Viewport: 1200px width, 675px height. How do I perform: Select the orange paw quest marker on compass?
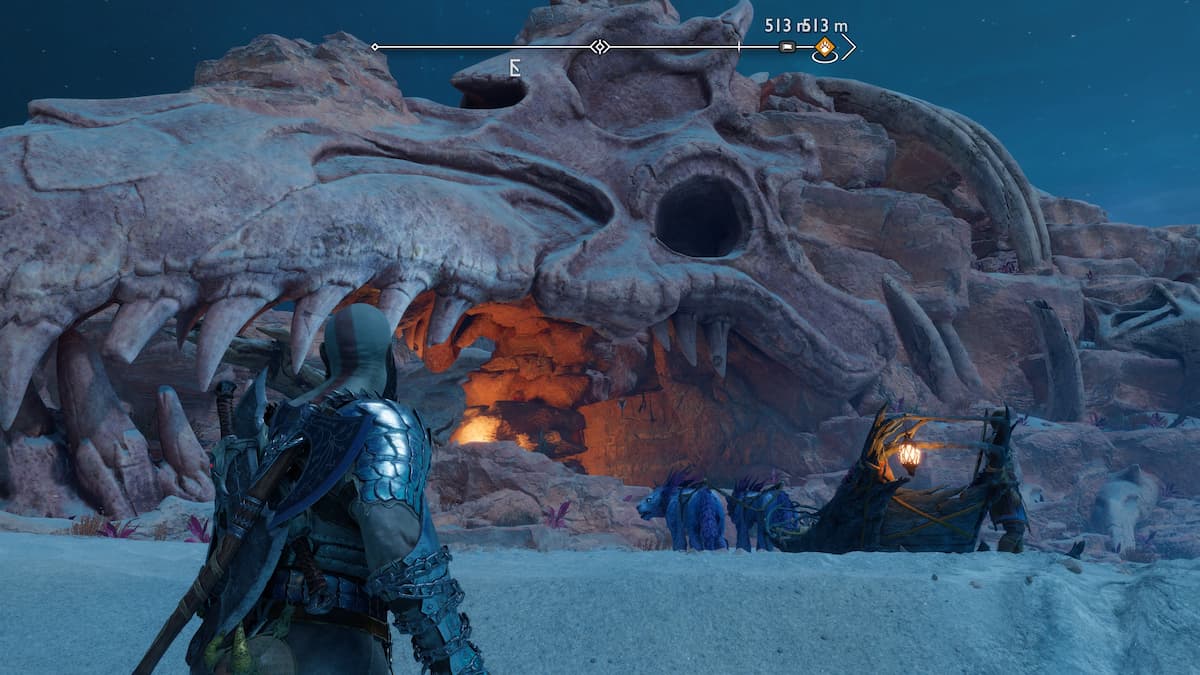pyautogui.click(x=824, y=46)
